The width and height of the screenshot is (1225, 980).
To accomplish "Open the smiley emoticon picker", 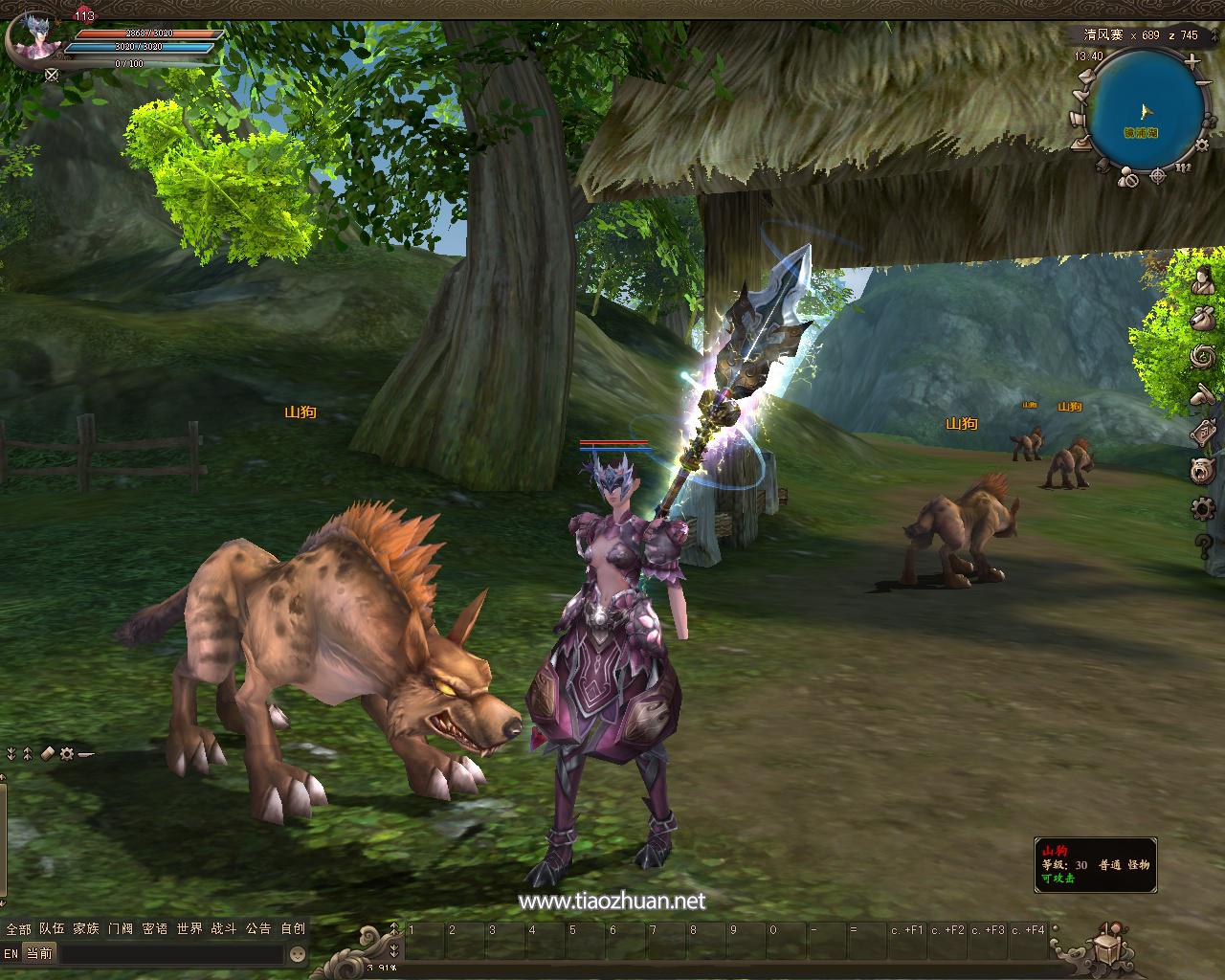I will point(298,953).
